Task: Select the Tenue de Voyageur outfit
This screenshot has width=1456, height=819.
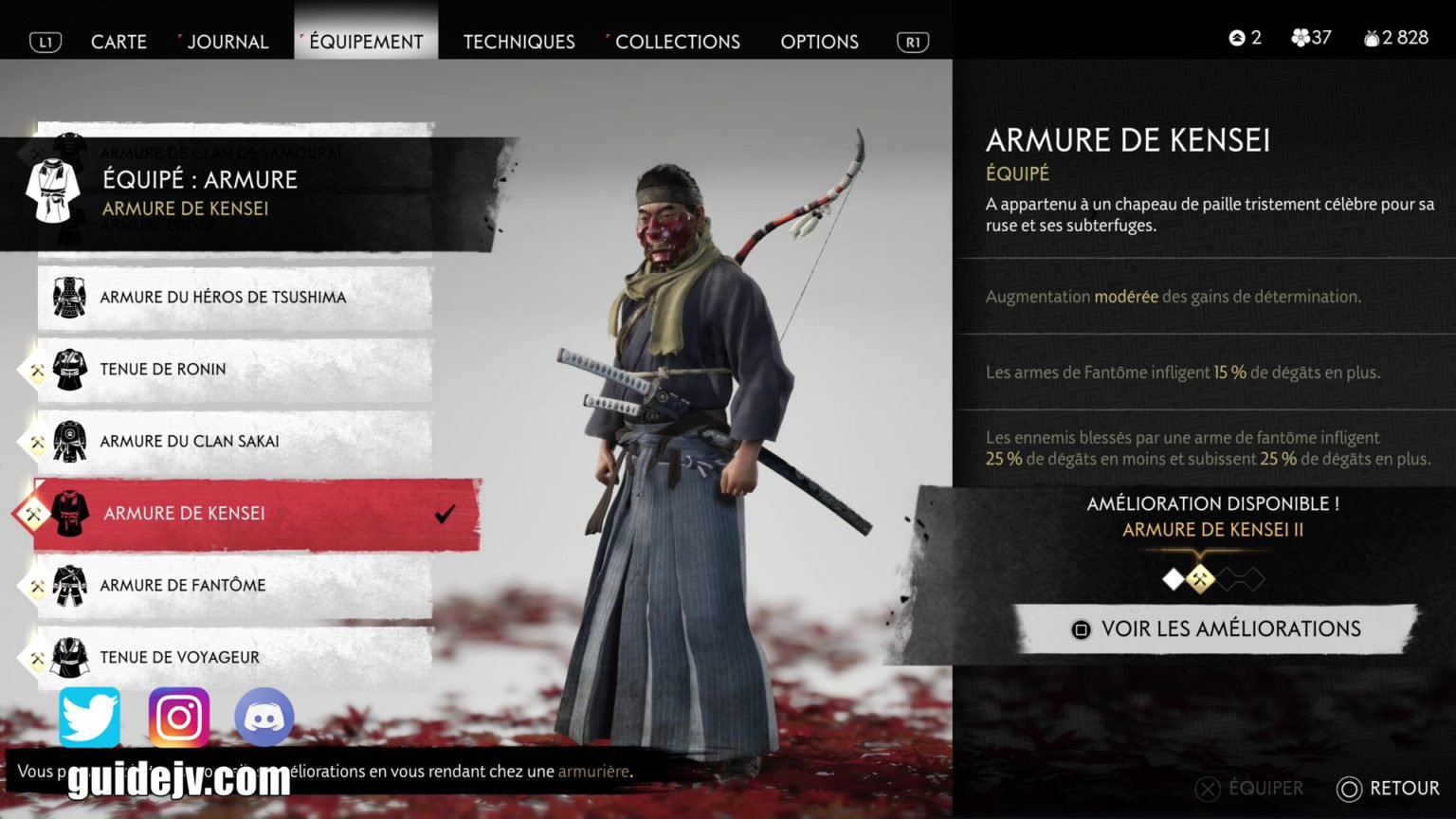Action: point(180,657)
